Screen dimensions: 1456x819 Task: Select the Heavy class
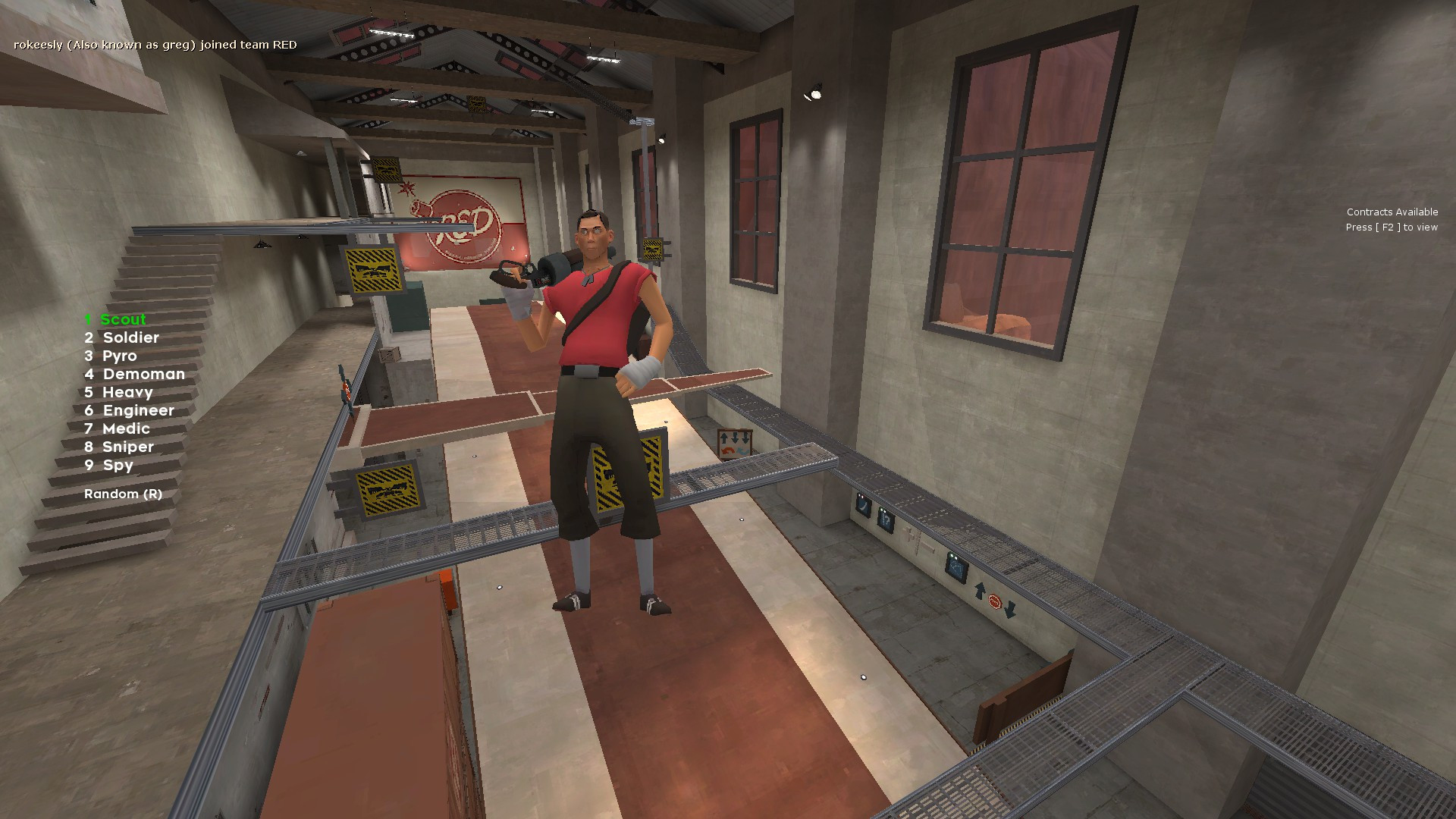[127, 392]
